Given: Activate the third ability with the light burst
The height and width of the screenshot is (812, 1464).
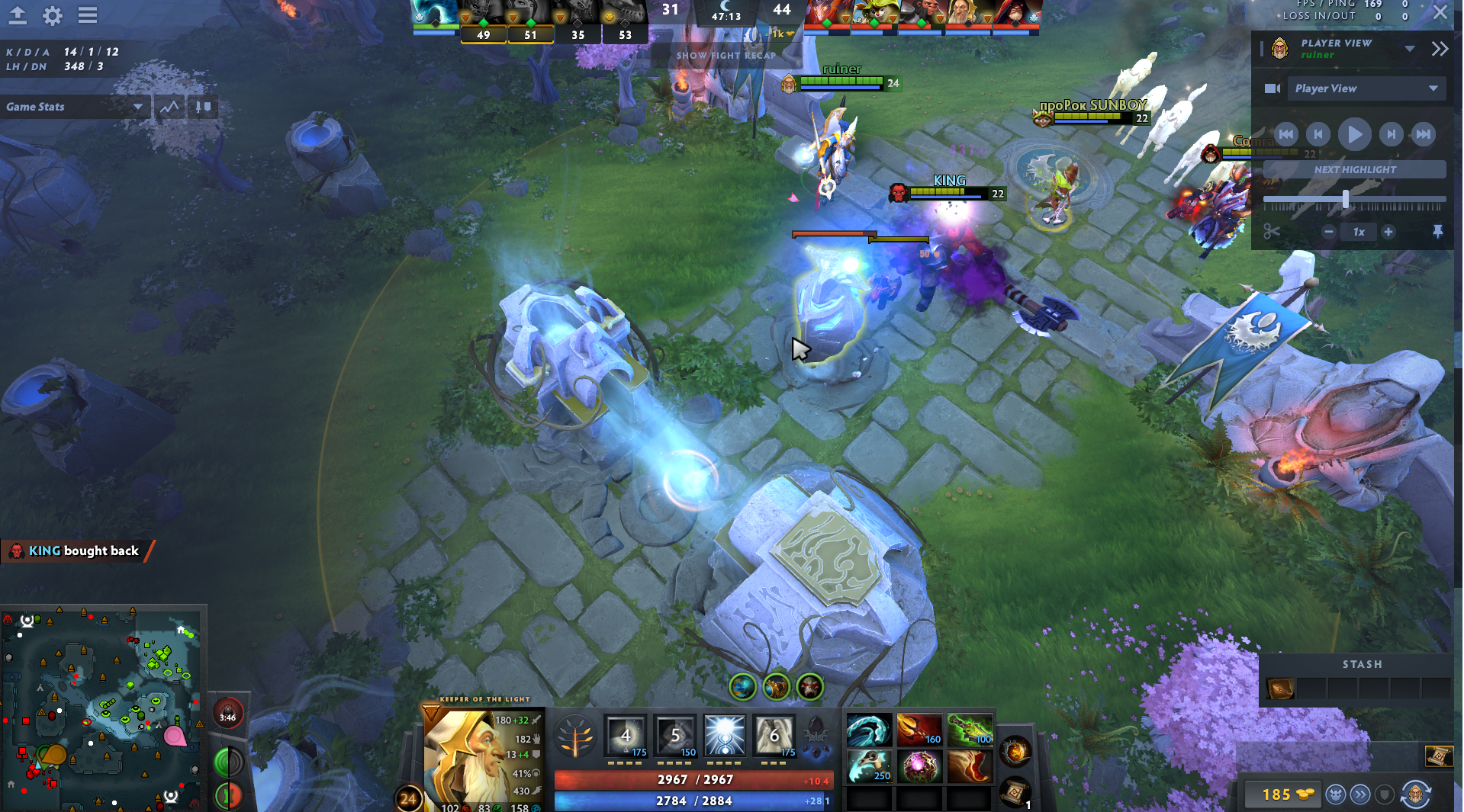Looking at the screenshot, I should click(724, 736).
